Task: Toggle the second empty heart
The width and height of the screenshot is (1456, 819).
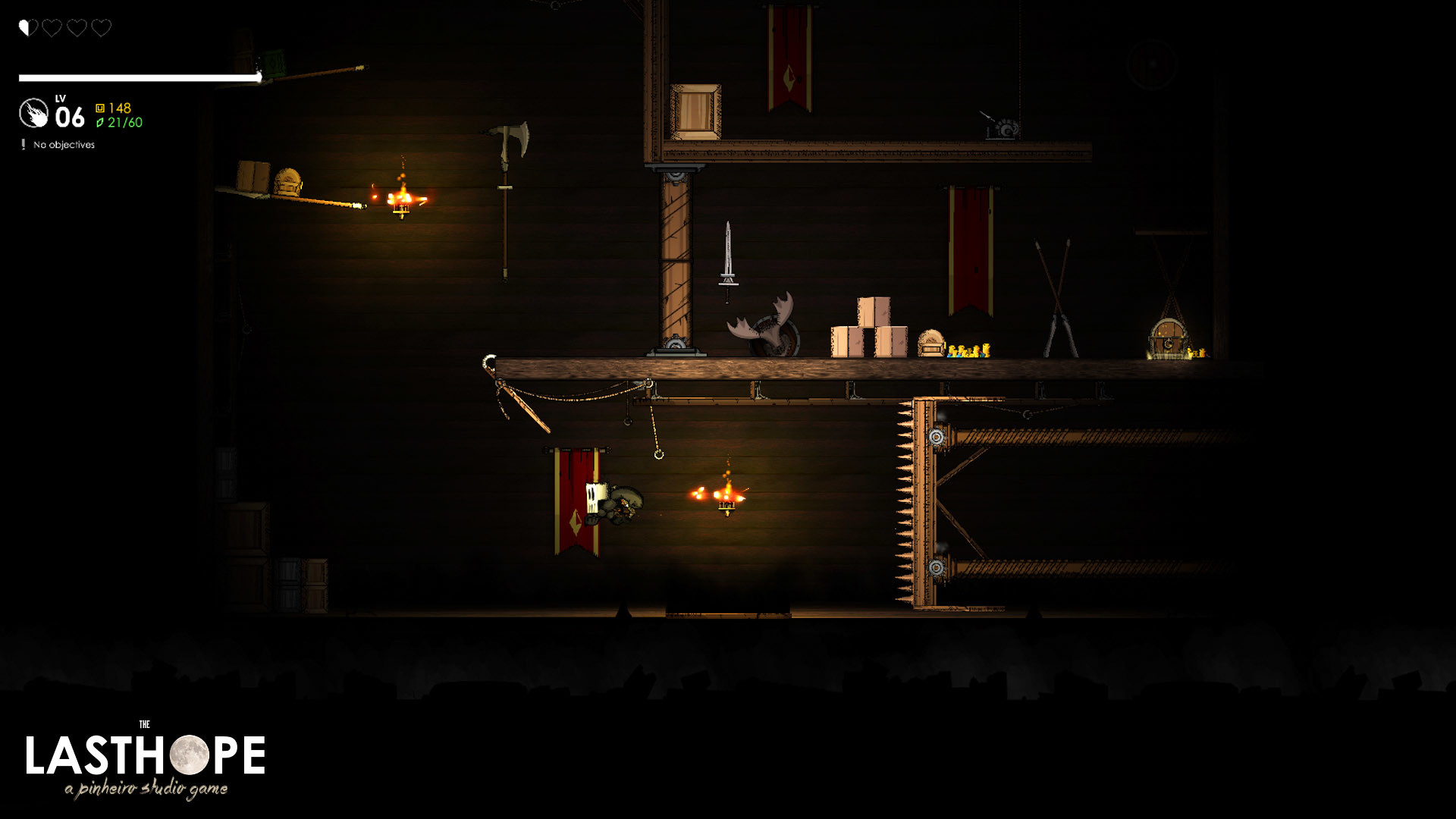Action: pyautogui.click(x=52, y=29)
